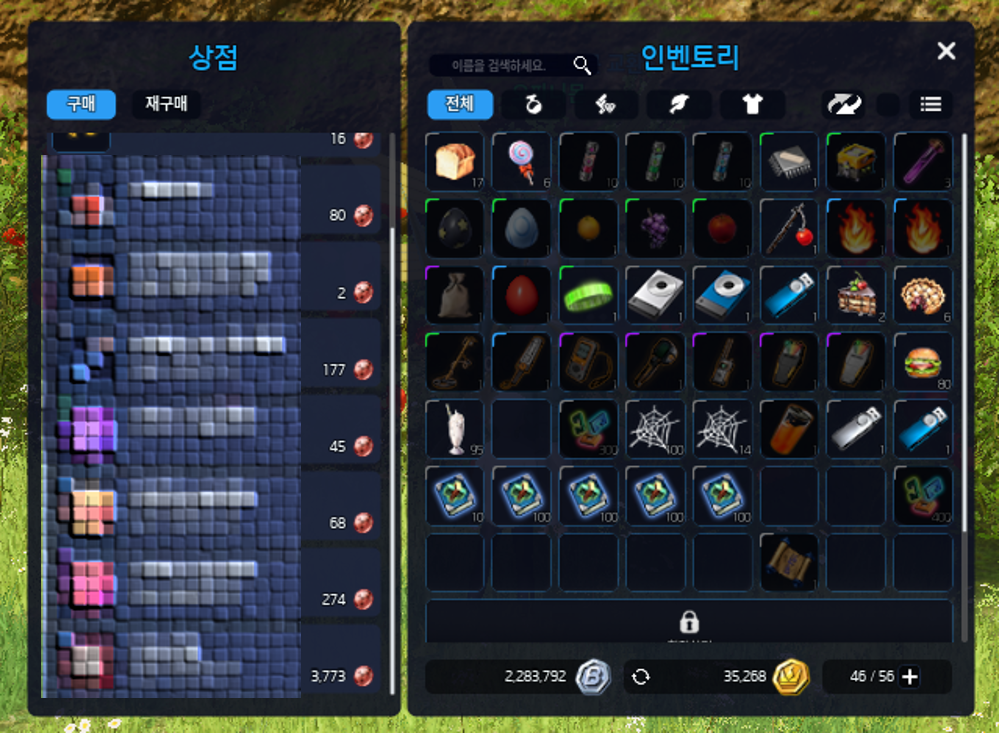This screenshot has width=999, height=733.
Task: Select the 구매 purchase tab
Action: [81, 104]
